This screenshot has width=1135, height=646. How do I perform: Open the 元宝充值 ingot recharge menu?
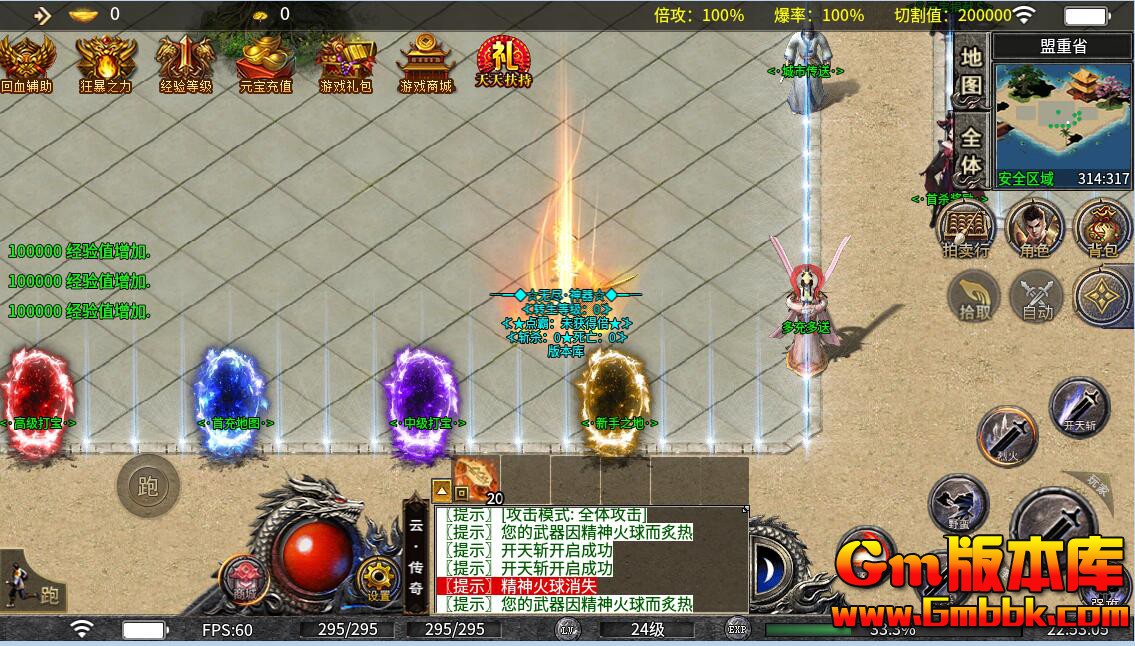[265, 63]
